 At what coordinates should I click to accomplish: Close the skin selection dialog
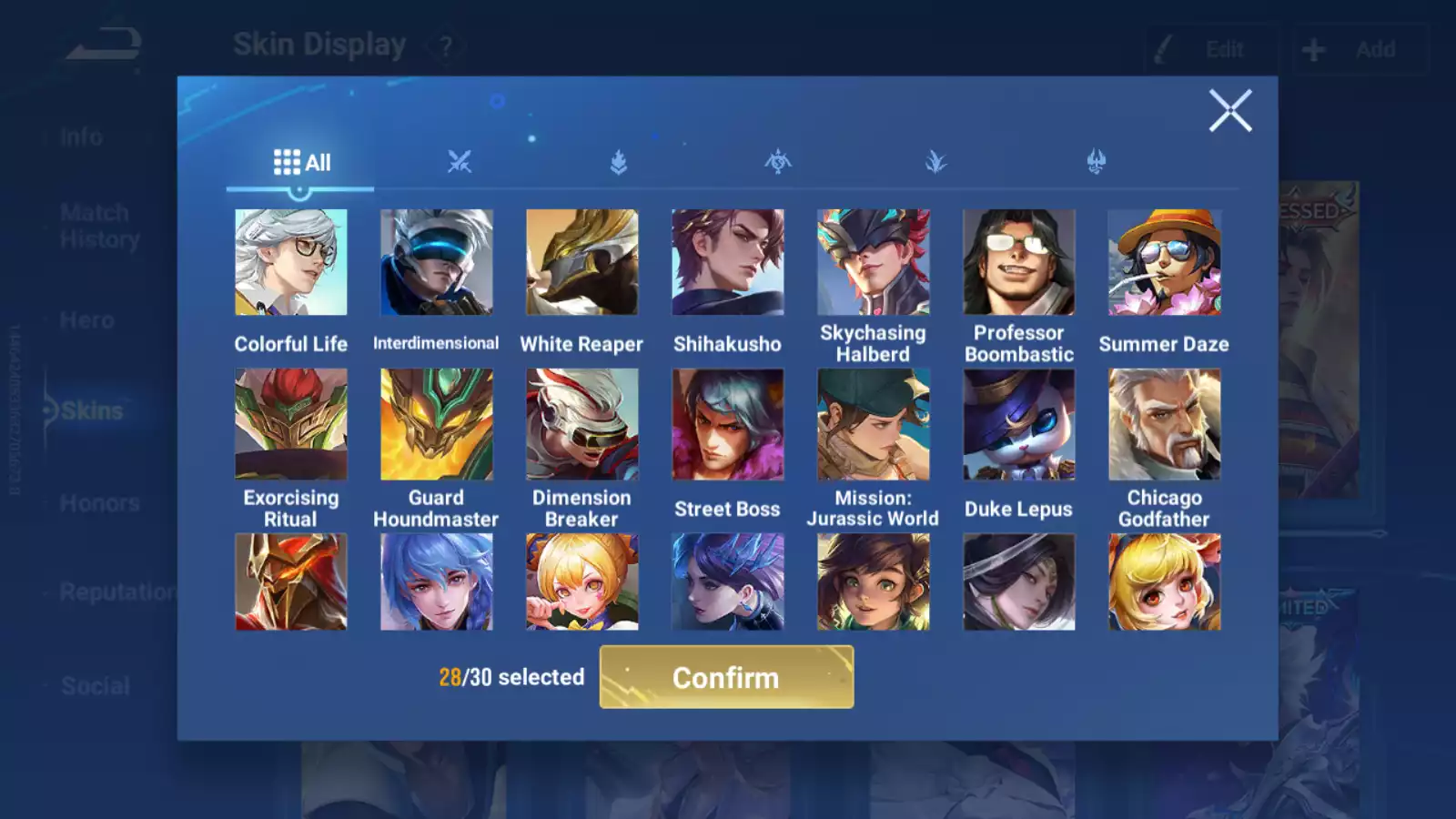tap(1229, 111)
